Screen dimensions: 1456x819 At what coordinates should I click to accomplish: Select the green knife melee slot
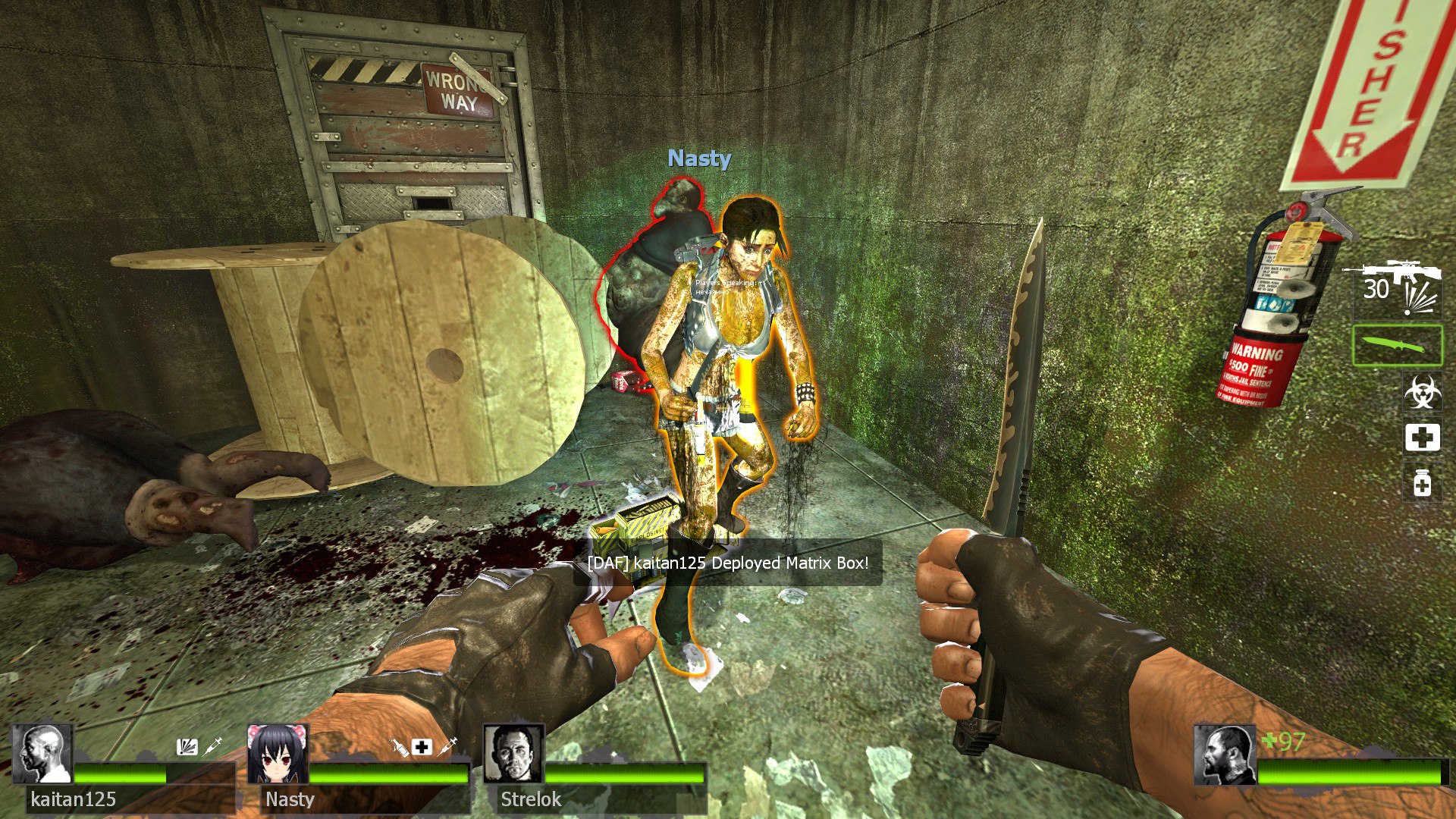point(1397,346)
